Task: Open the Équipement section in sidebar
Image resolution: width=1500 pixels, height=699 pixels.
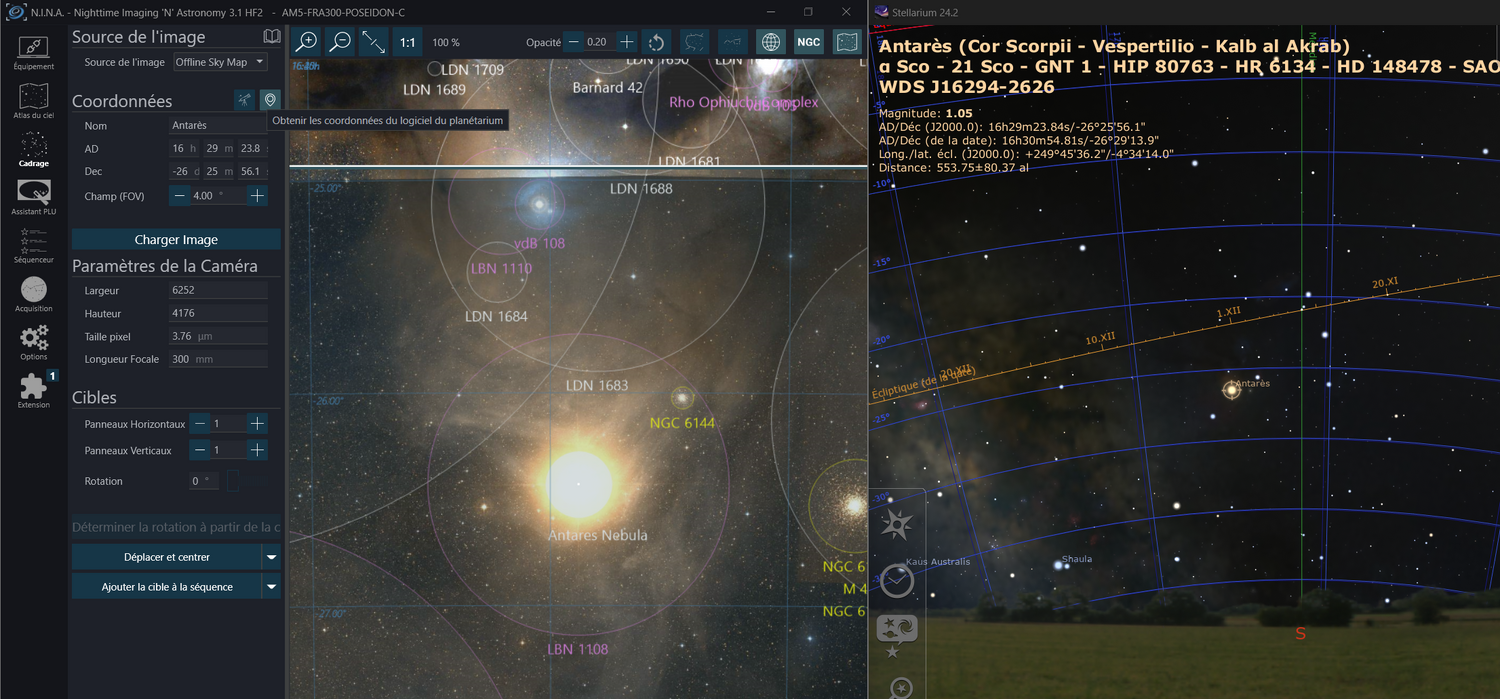Action: coord(33,52)
